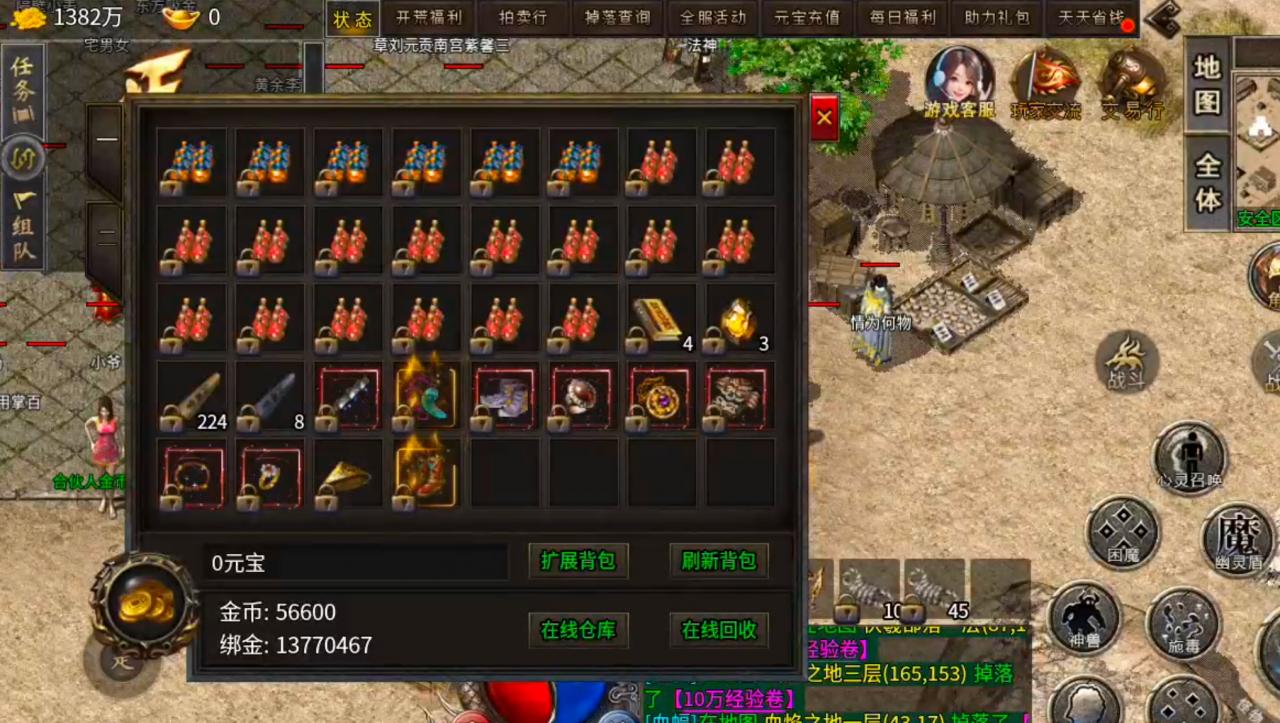The height and width of the screenshot is (723, 1280).
Task: Open 开荒福利 from the top bar
Action: (x=428, y=18)
